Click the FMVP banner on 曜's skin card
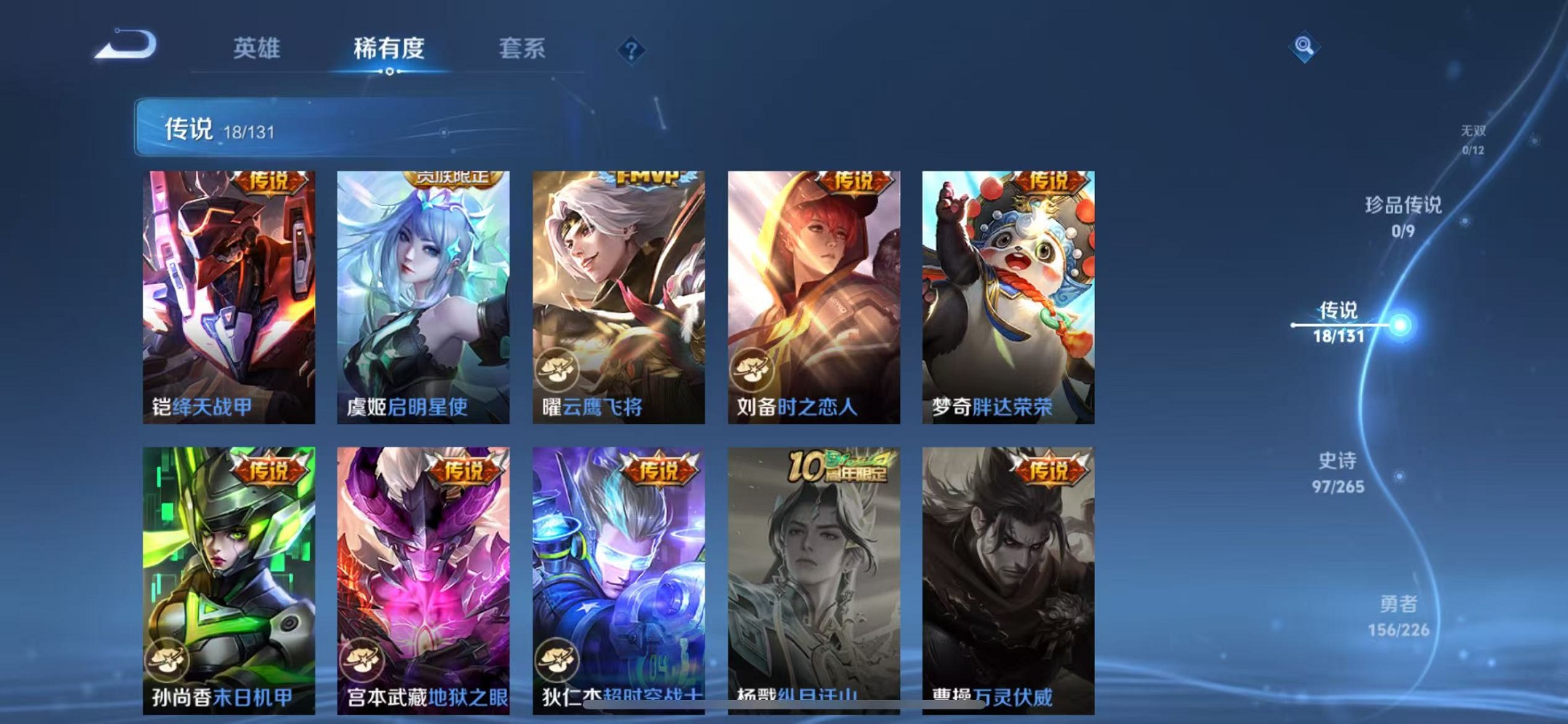 click(648, 178)
